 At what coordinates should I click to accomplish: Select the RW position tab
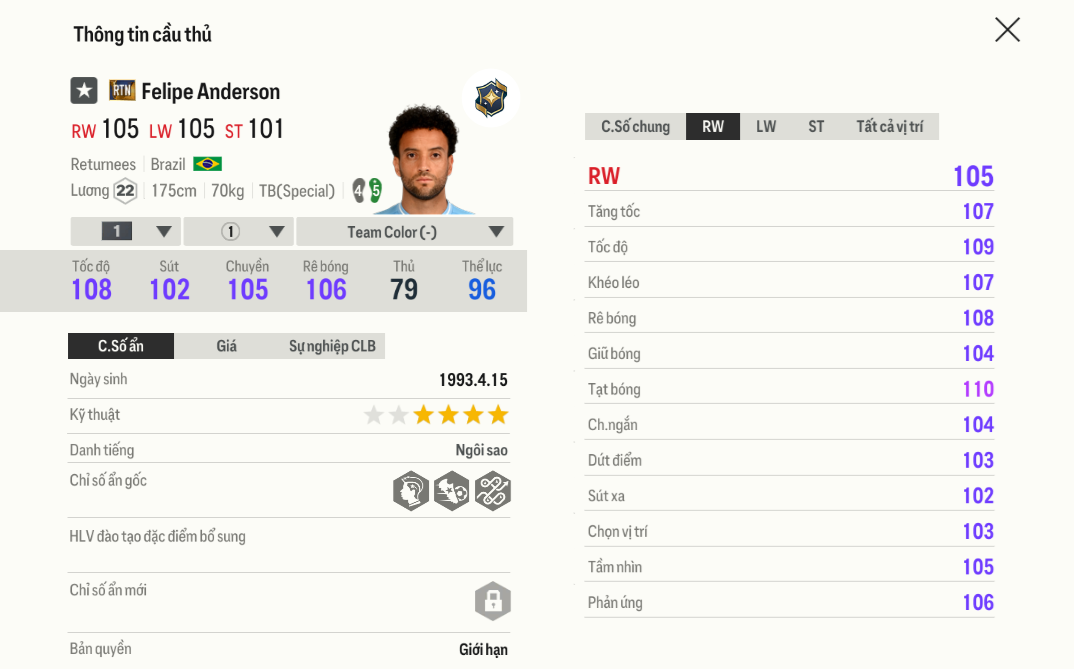tap(713, 127)
